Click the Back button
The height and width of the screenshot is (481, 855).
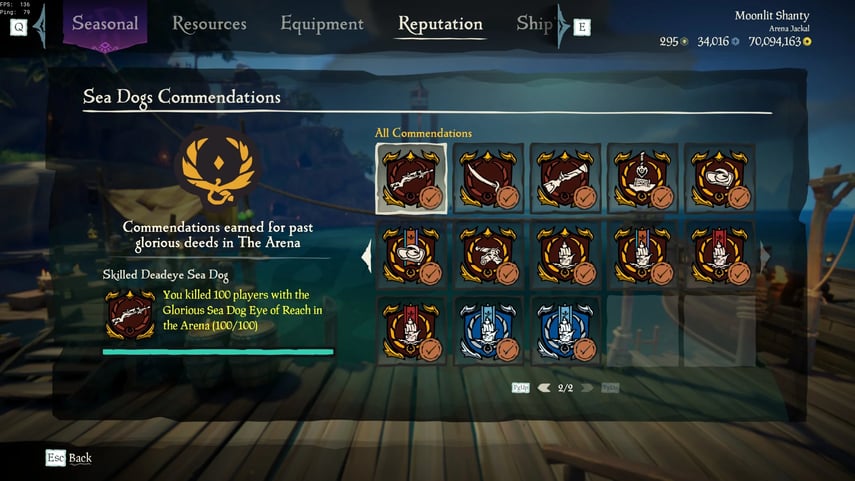[69, 458]
